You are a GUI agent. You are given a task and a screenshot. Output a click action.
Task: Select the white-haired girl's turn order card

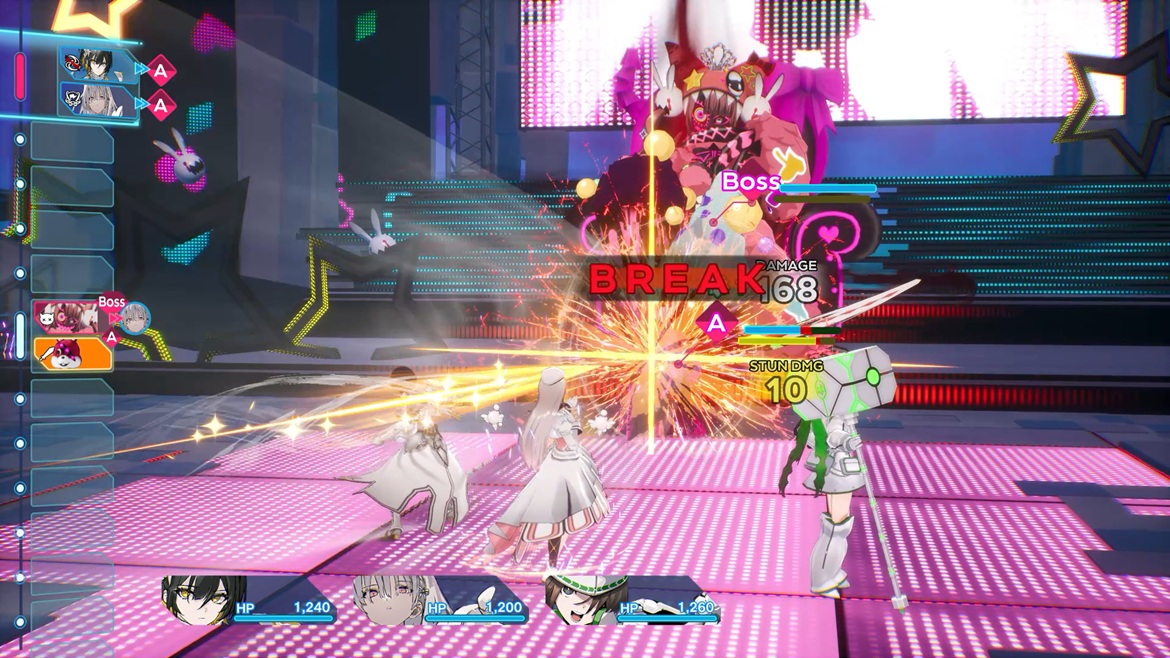pos(97,102)
